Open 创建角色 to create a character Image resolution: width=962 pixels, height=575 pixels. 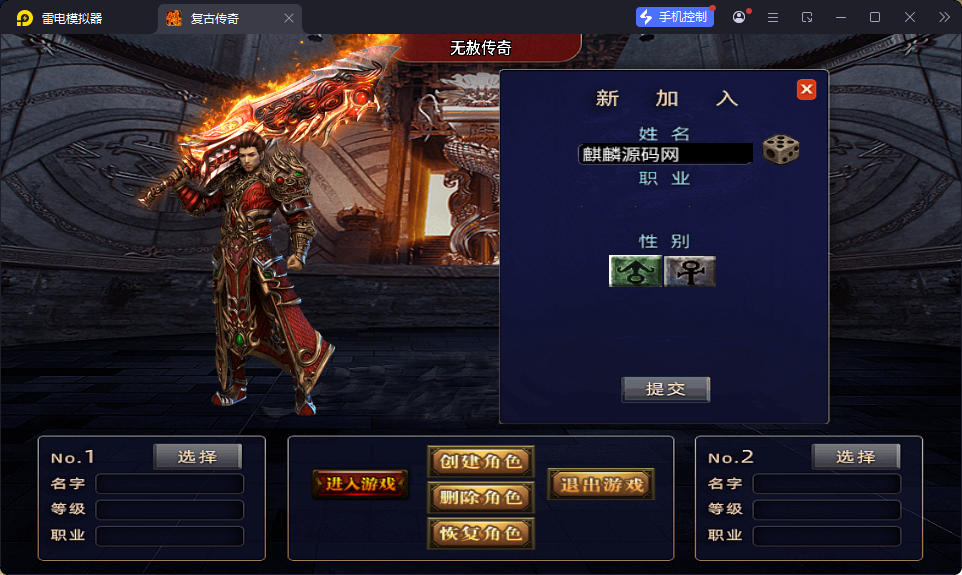tap(480, 461)
